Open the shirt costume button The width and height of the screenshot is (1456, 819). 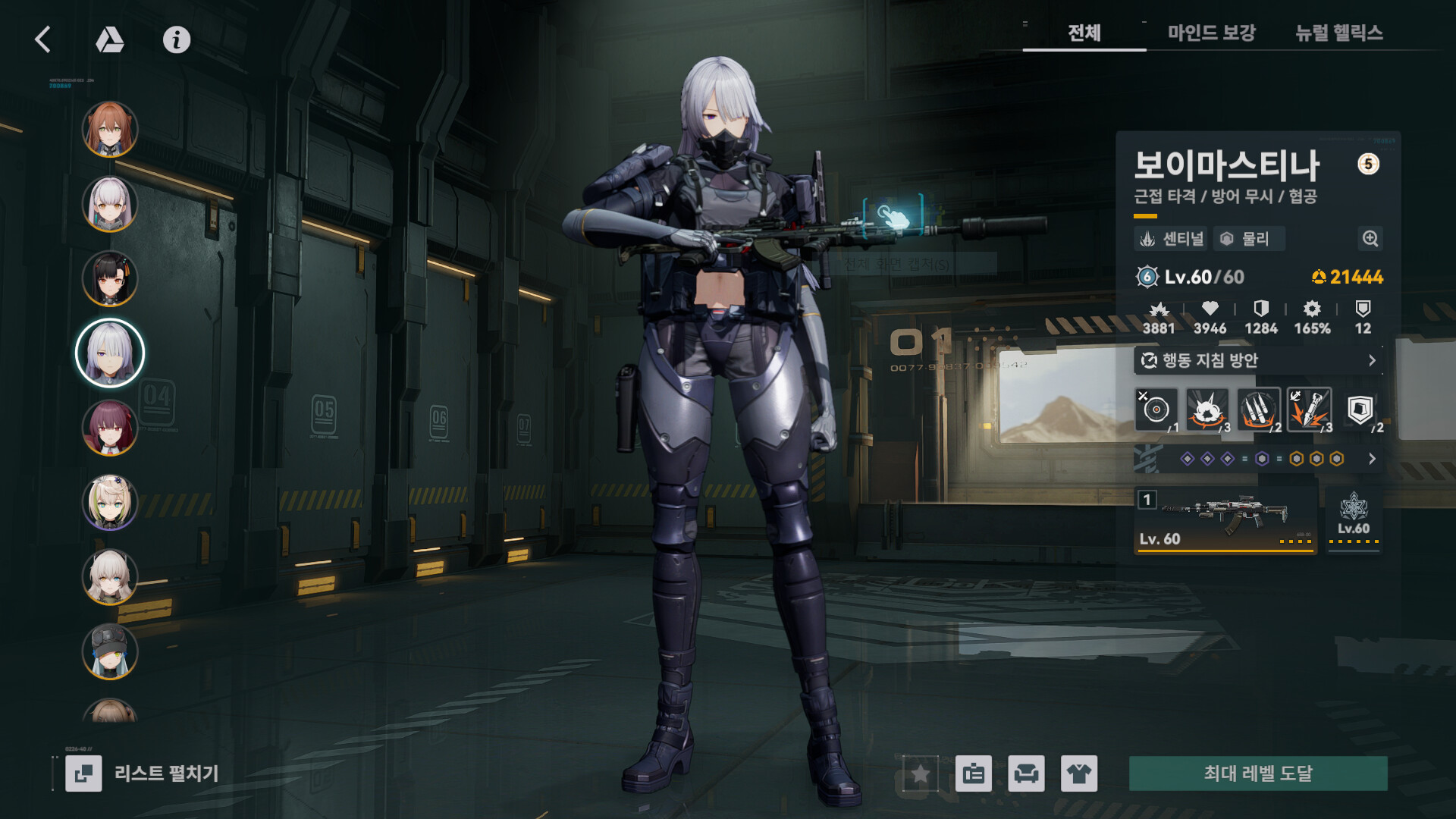pyautogui.click(x=1078, y=773)
